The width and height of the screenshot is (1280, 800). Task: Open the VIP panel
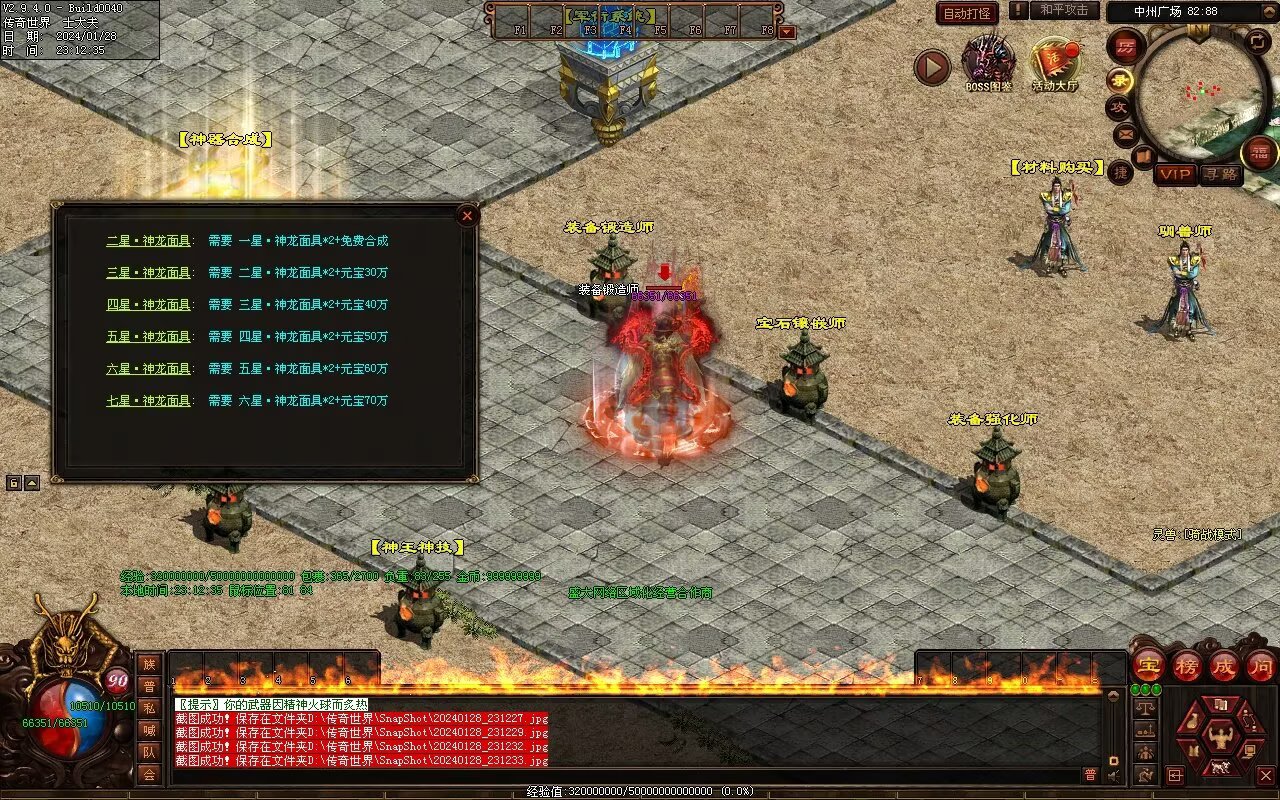(x=1176, y=174)
